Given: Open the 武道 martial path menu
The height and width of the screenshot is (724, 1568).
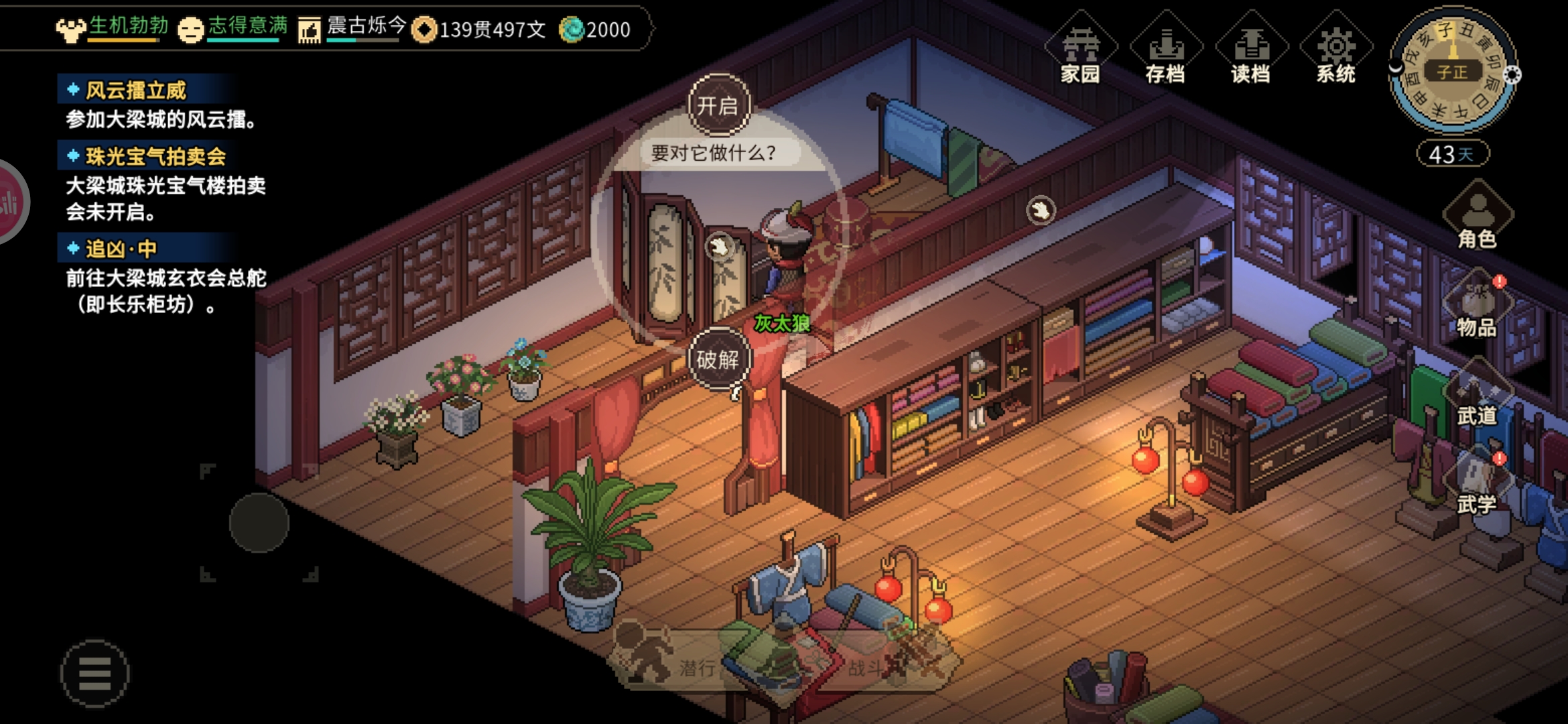Looking at the screenshot, I should [1477, 396].
